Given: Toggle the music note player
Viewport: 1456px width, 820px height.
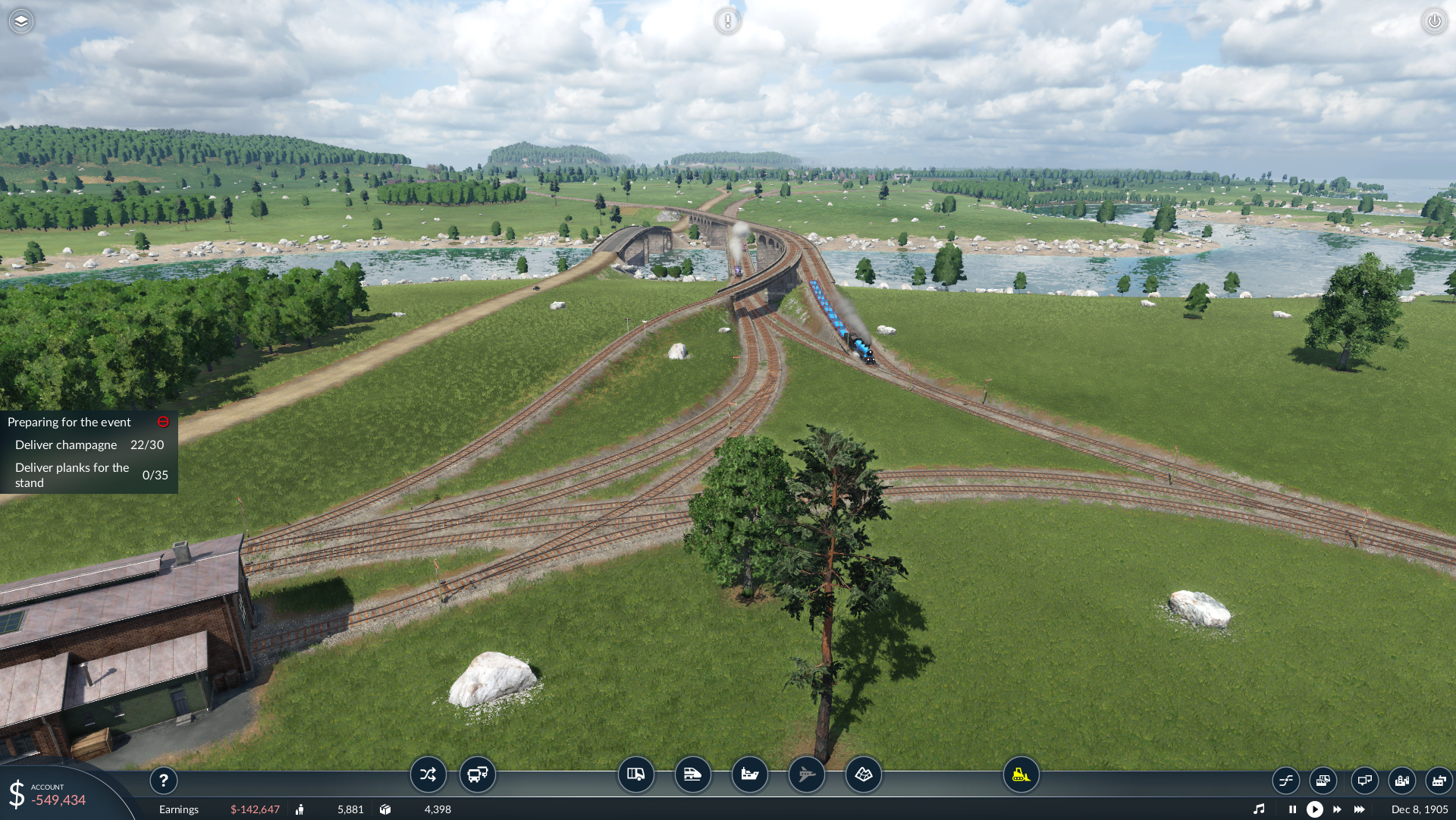Looking at the screenshot, I should coord(1259,809).
